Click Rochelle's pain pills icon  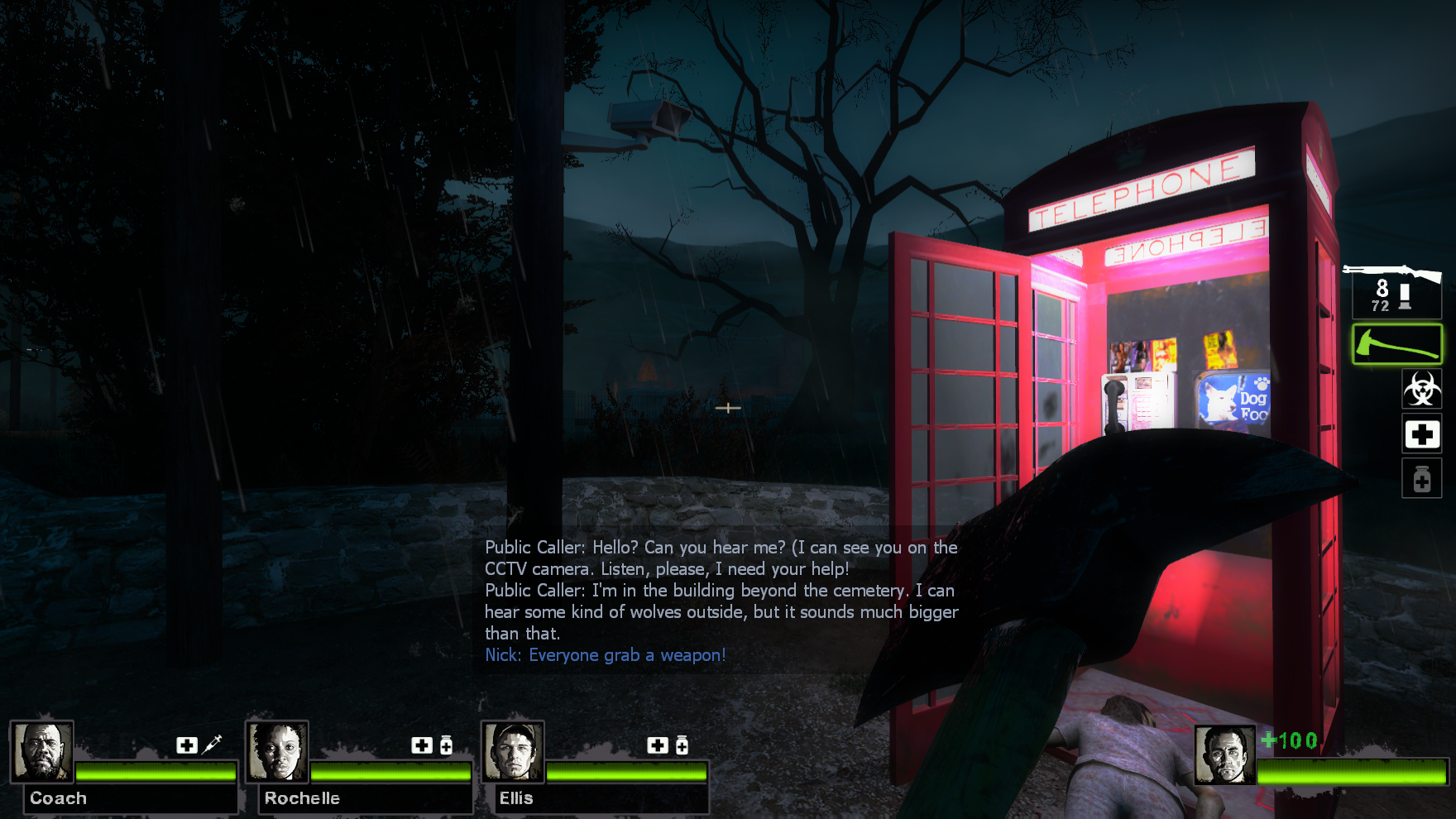[x=447, y=745]
